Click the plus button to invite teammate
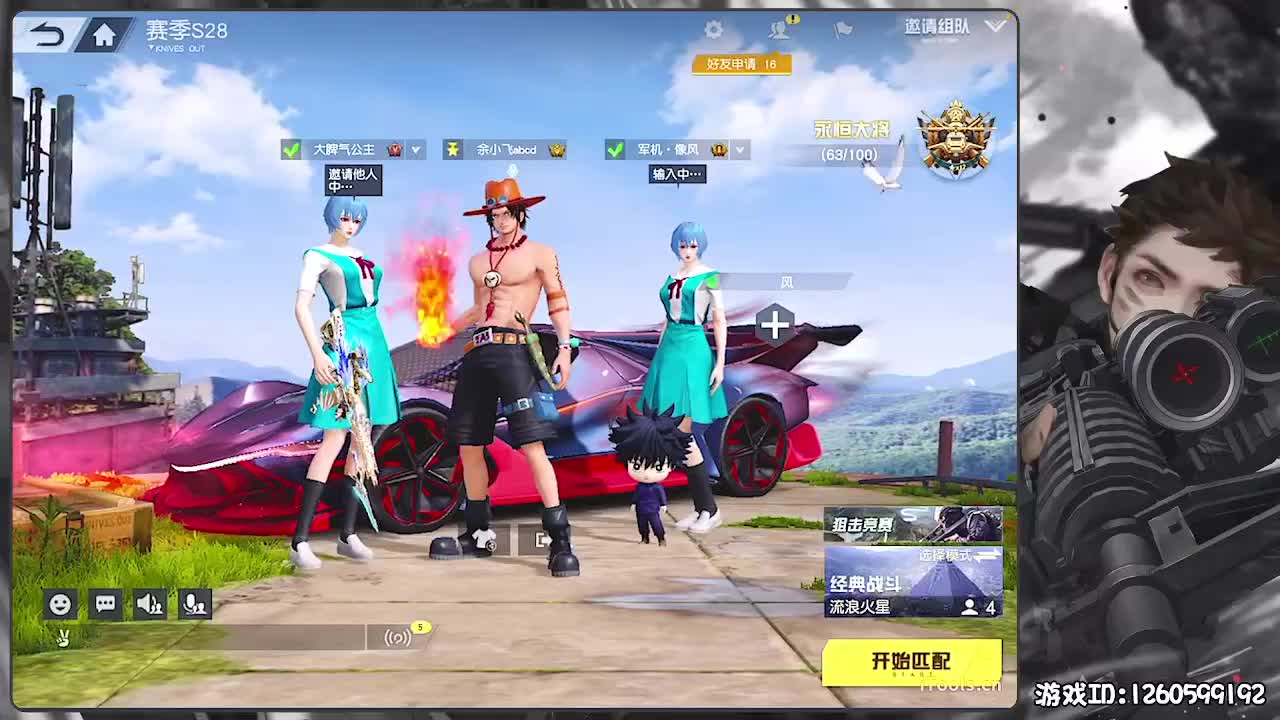Viewport: 1280px width, 720px height. tap(776, 325)
